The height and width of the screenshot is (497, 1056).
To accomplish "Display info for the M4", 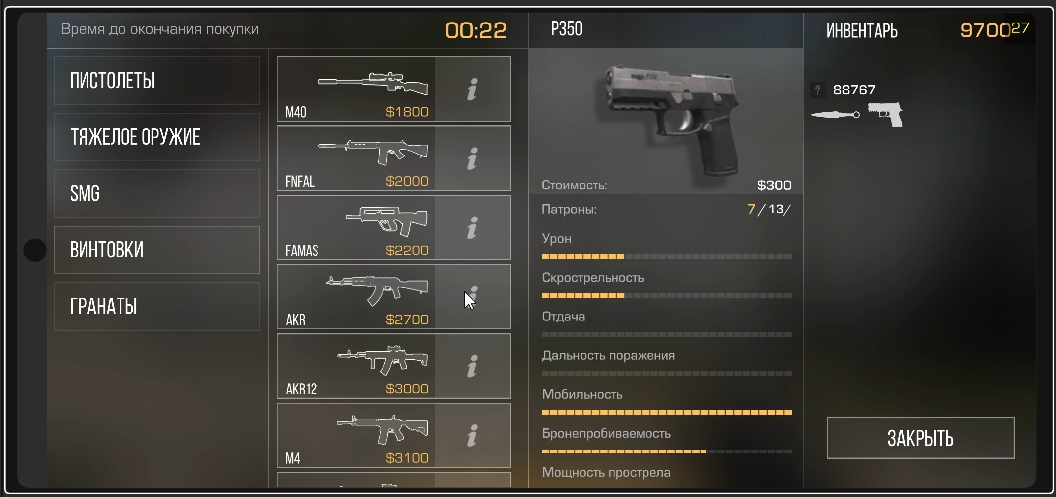I will pos(472,435).
